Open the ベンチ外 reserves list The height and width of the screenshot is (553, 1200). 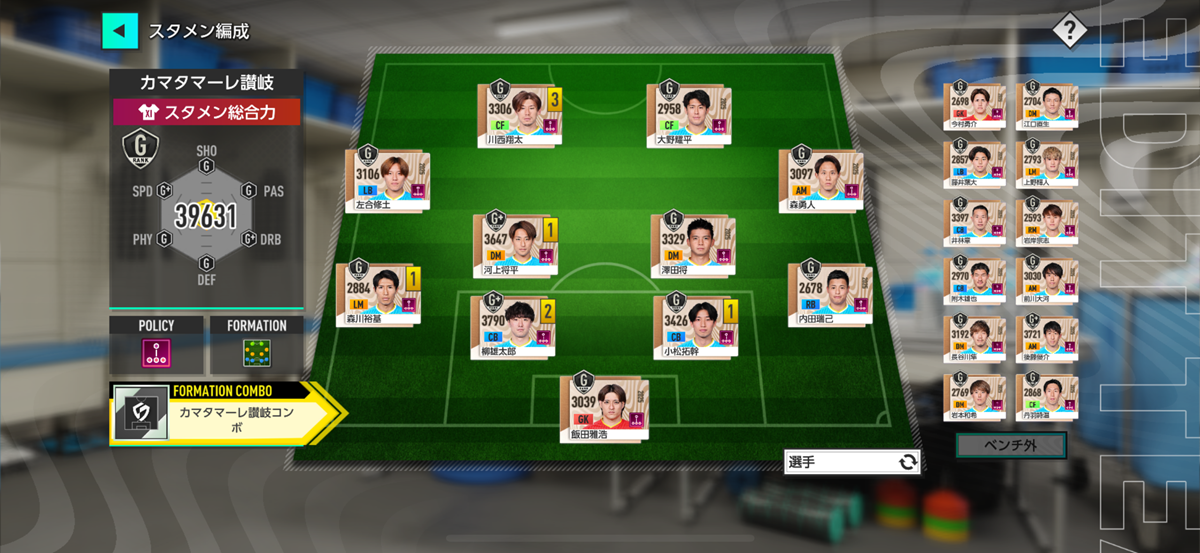(x=1010, y=445)
